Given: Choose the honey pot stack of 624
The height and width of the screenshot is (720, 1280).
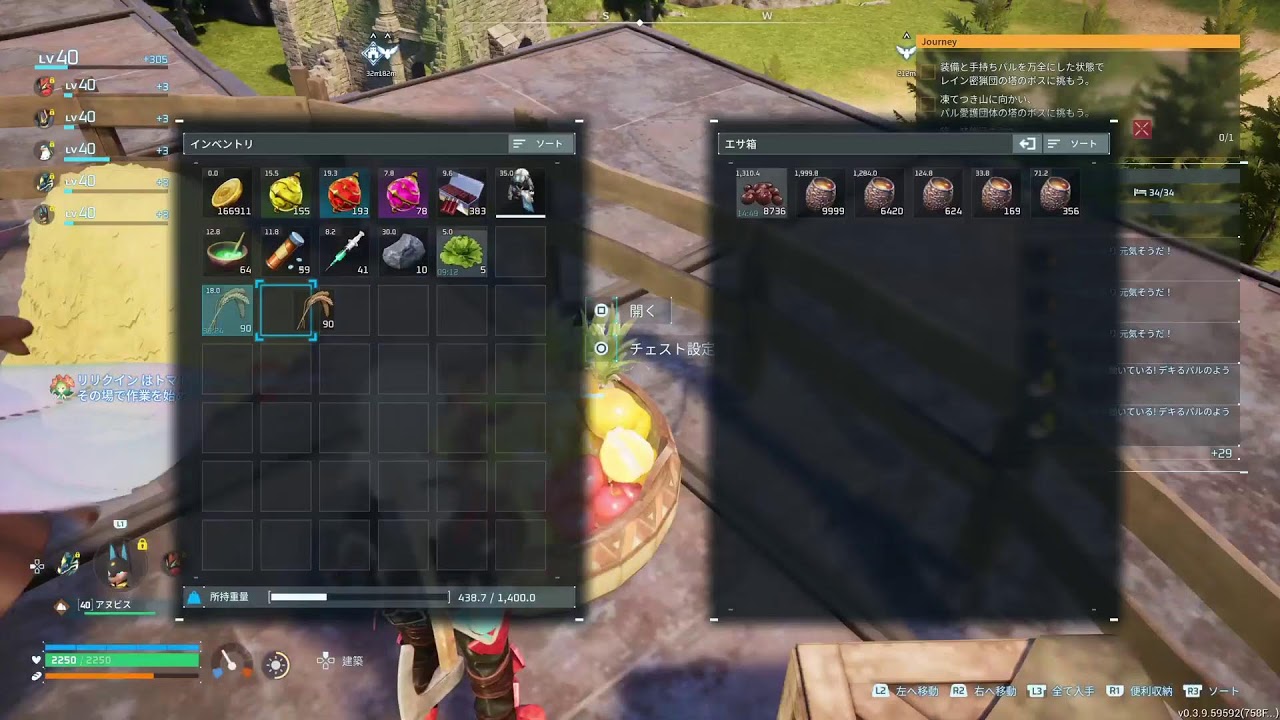Looking at the screenshot, I should tap(938, 192).
